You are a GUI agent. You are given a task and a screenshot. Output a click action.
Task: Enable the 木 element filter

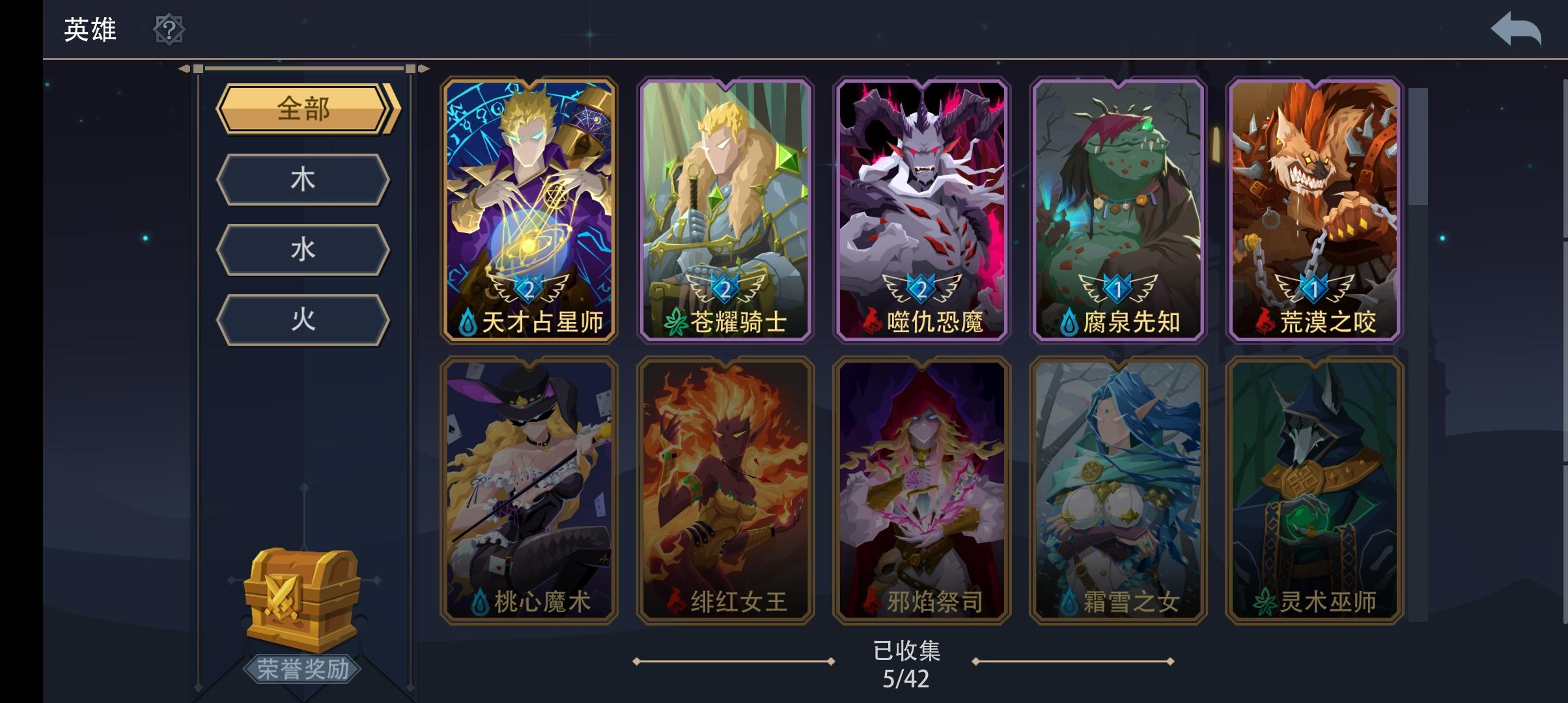pyautogui.click(x=303, y=179)
